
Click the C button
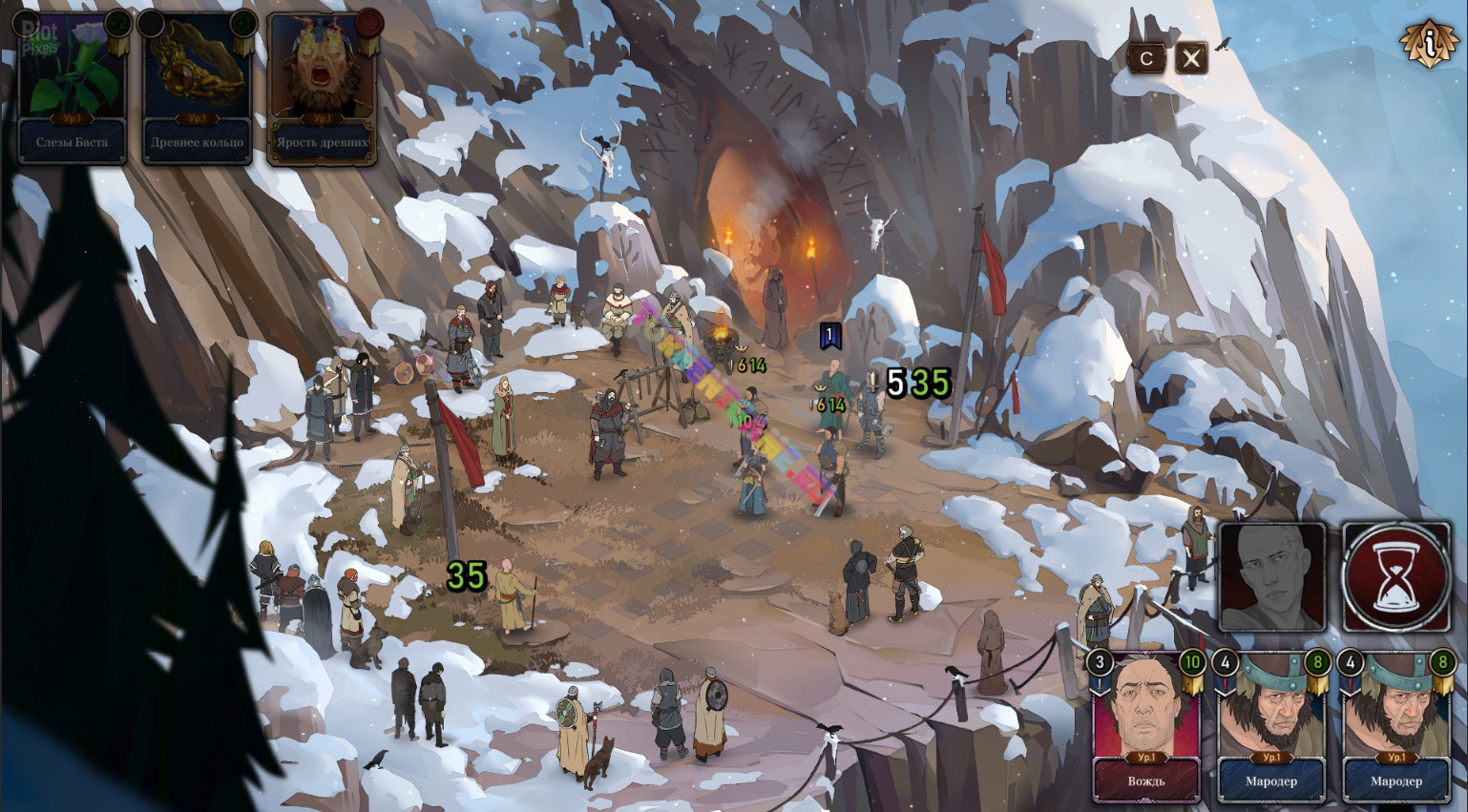click(1146, 59)
